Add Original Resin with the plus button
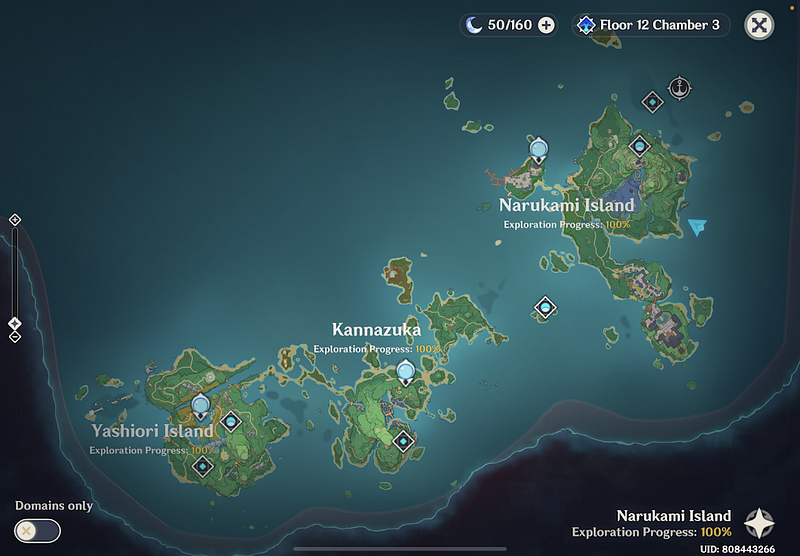 546,25
